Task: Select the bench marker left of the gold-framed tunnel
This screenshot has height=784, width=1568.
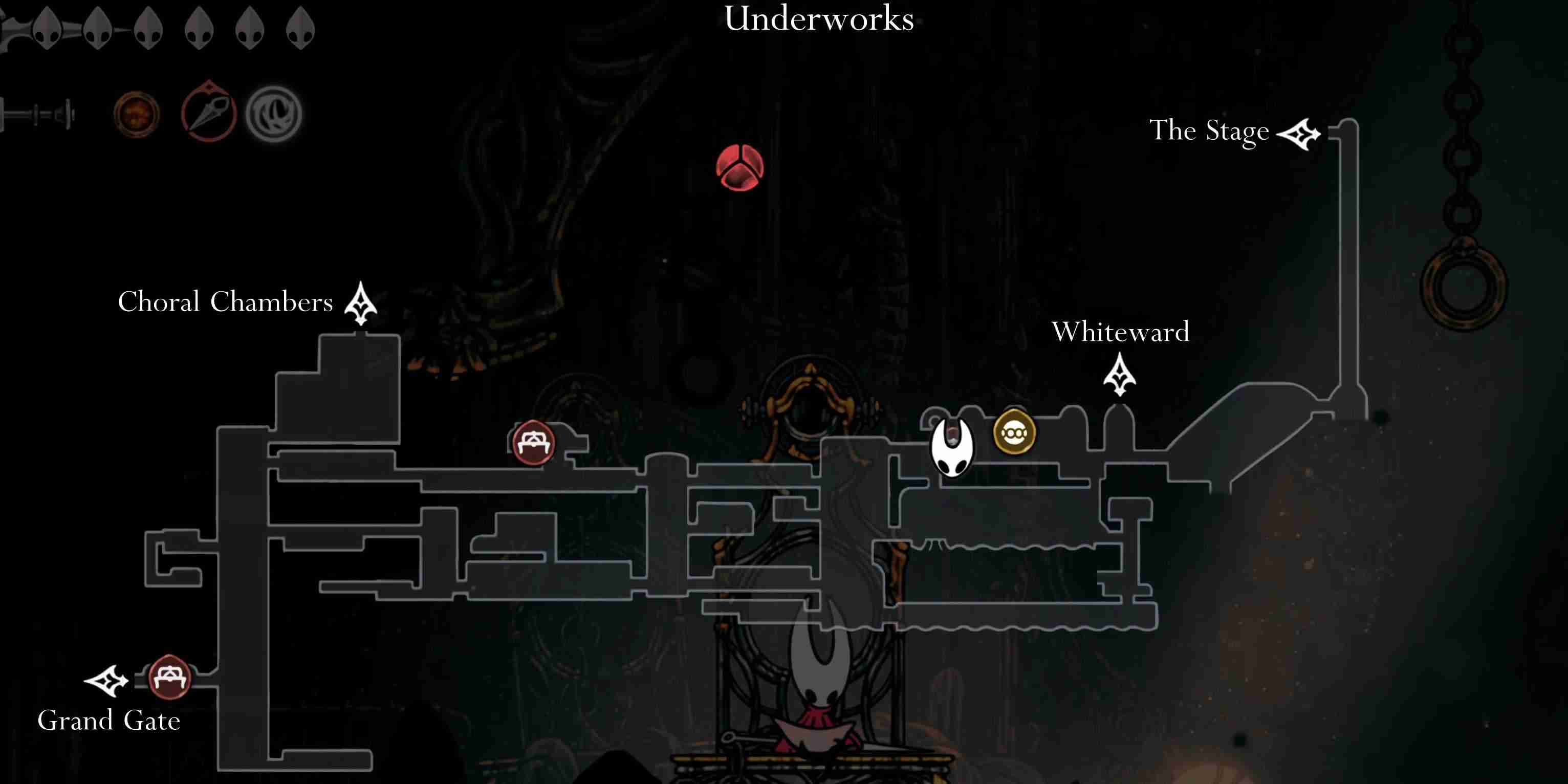Action: click(x=533, y=443)
